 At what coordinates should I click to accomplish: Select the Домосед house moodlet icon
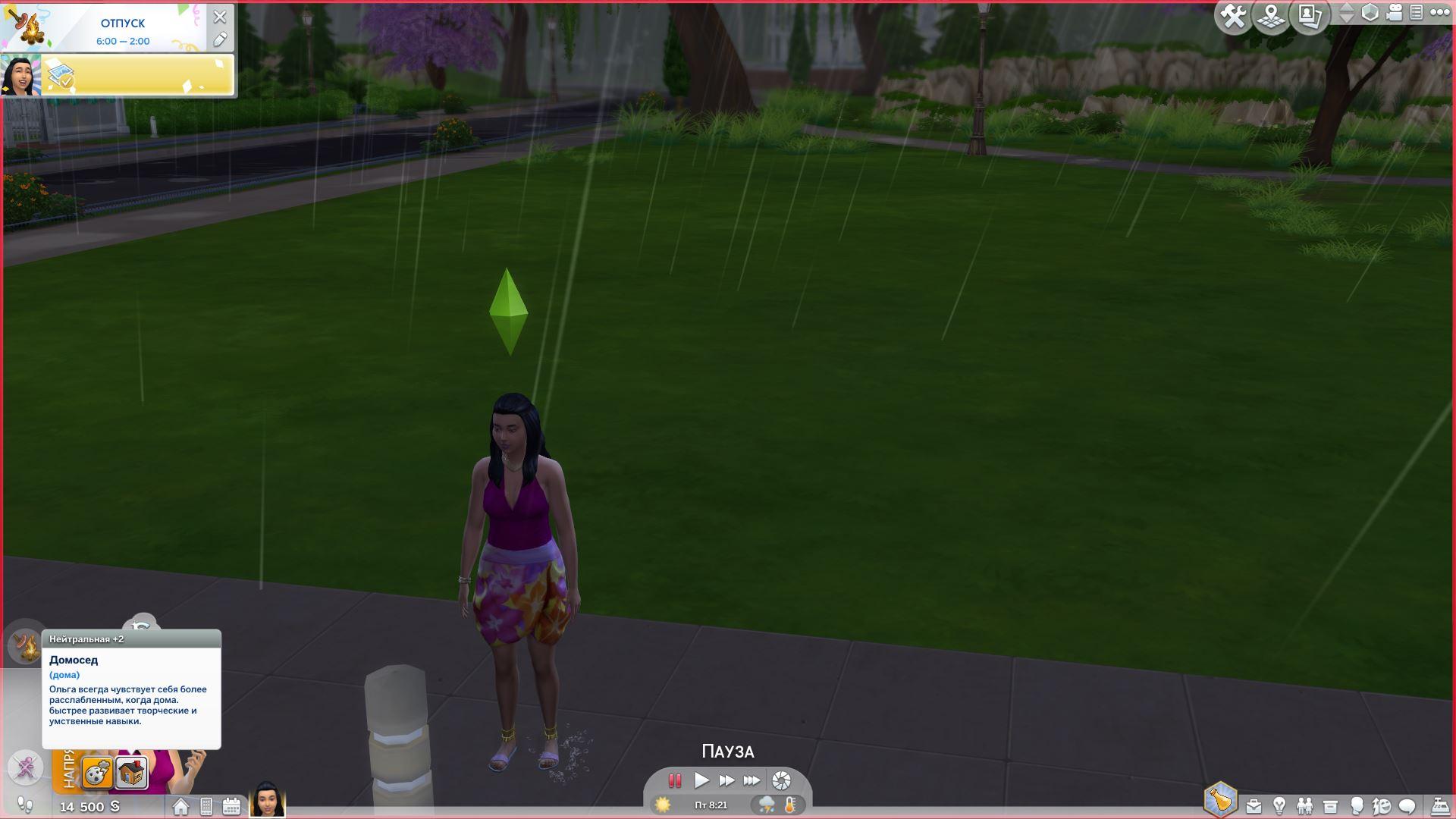click(x=131, y=774)
